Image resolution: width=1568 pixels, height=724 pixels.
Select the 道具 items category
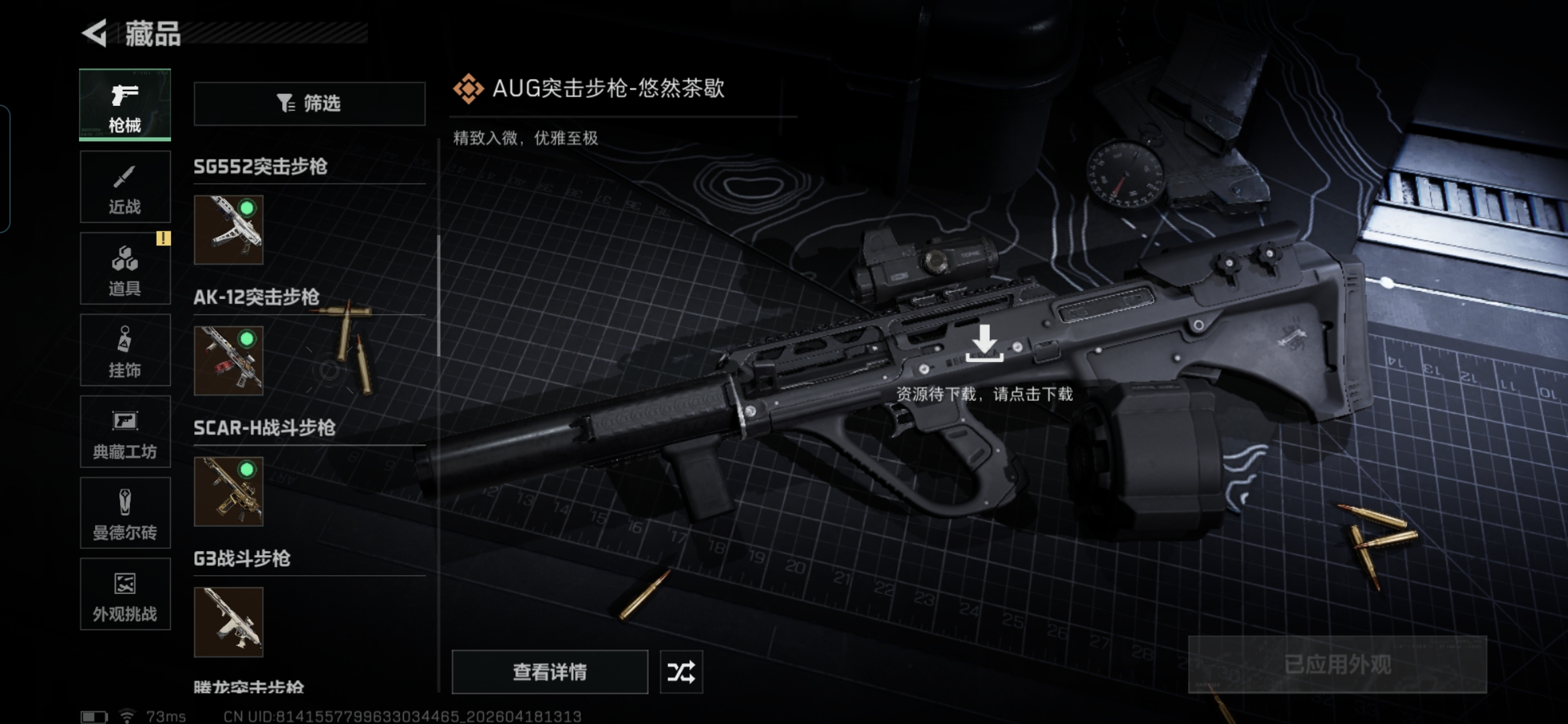click(125, 269)
